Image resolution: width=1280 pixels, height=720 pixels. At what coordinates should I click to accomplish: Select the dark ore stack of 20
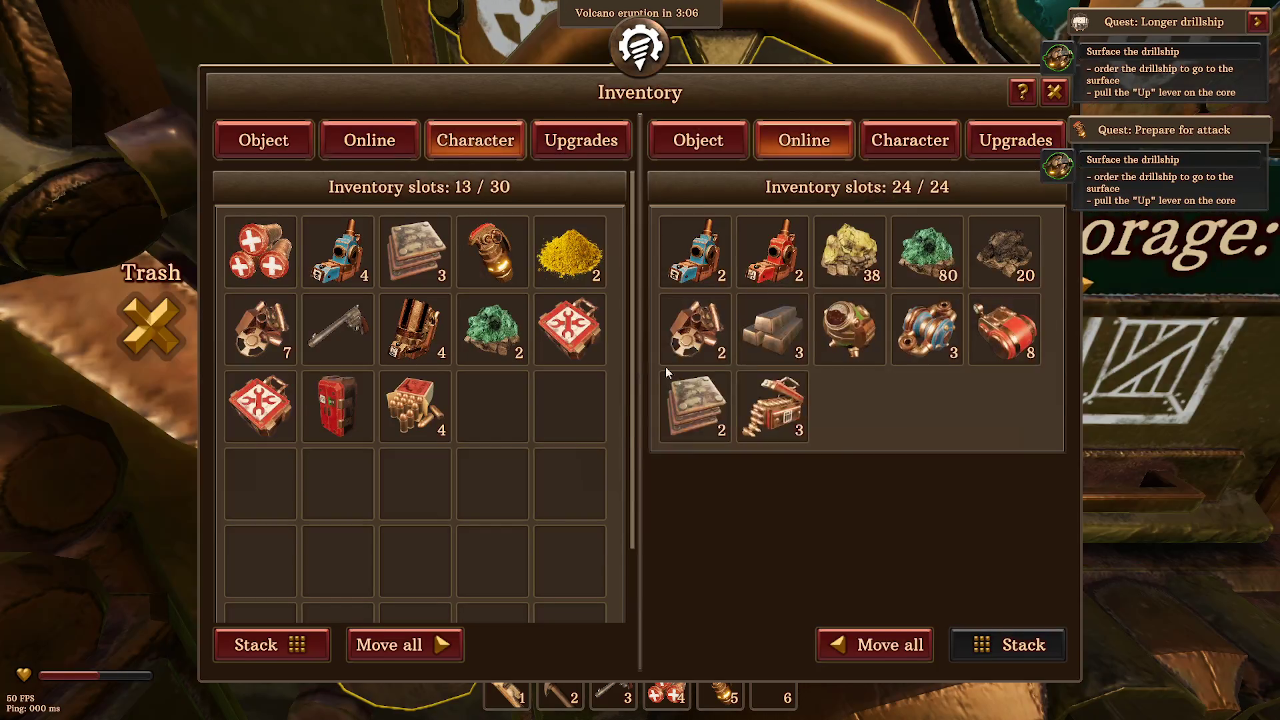(x=1004, y=252)
